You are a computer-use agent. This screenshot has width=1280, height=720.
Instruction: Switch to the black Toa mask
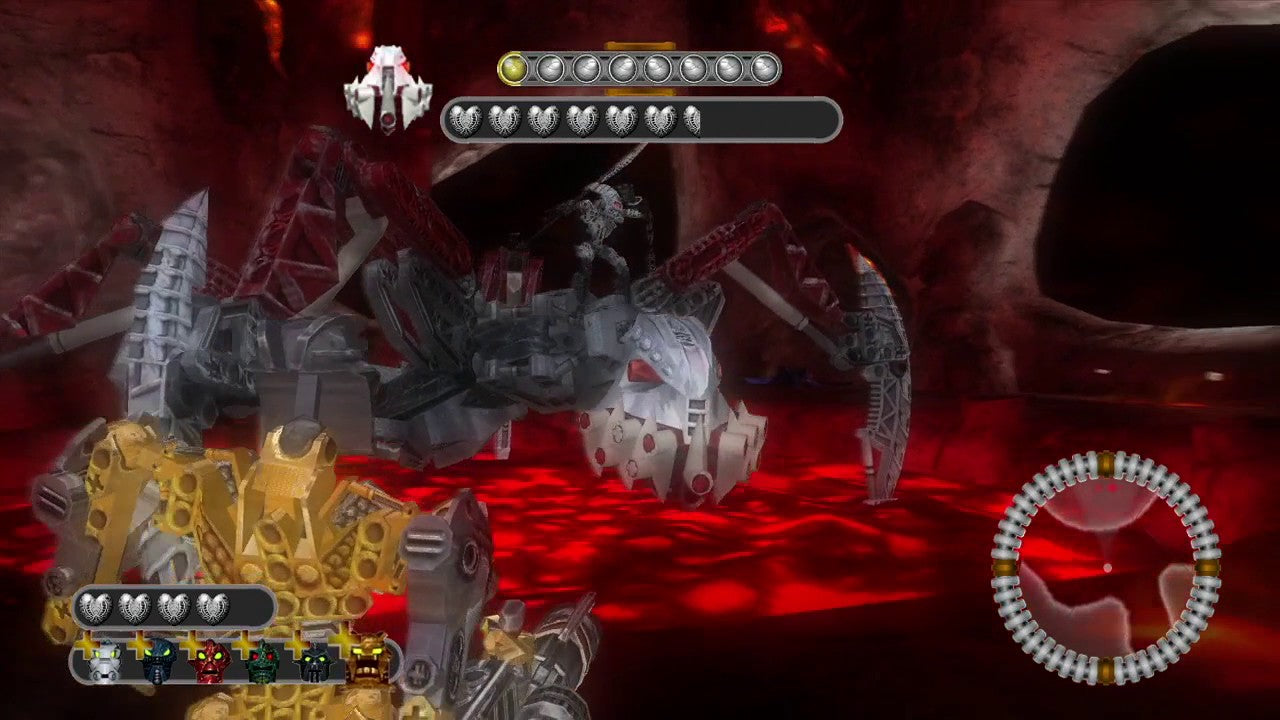[x=316, y=661]
